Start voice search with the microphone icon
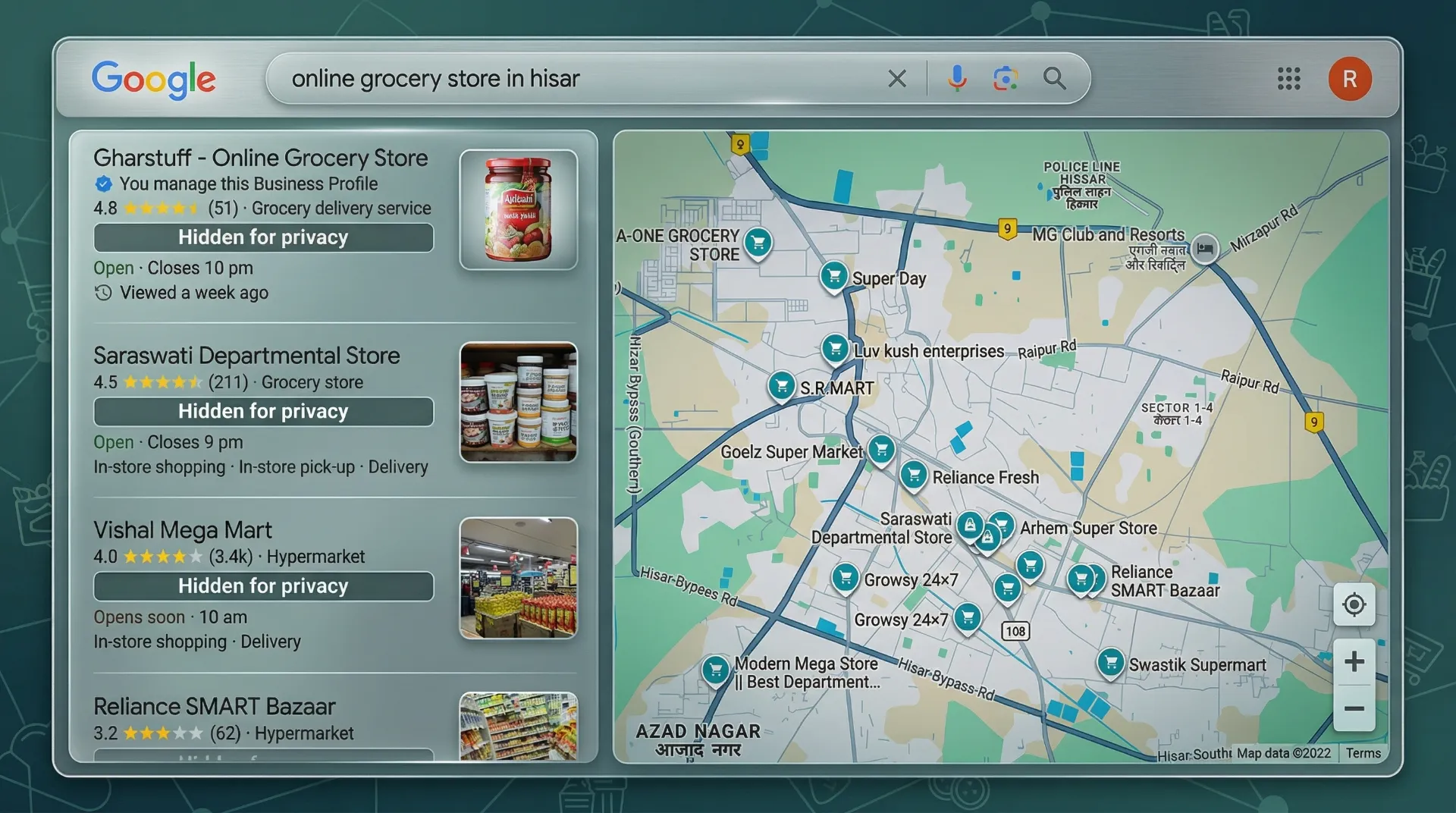This screenshot has width=1456, height=813. click(x=958, y=78)
